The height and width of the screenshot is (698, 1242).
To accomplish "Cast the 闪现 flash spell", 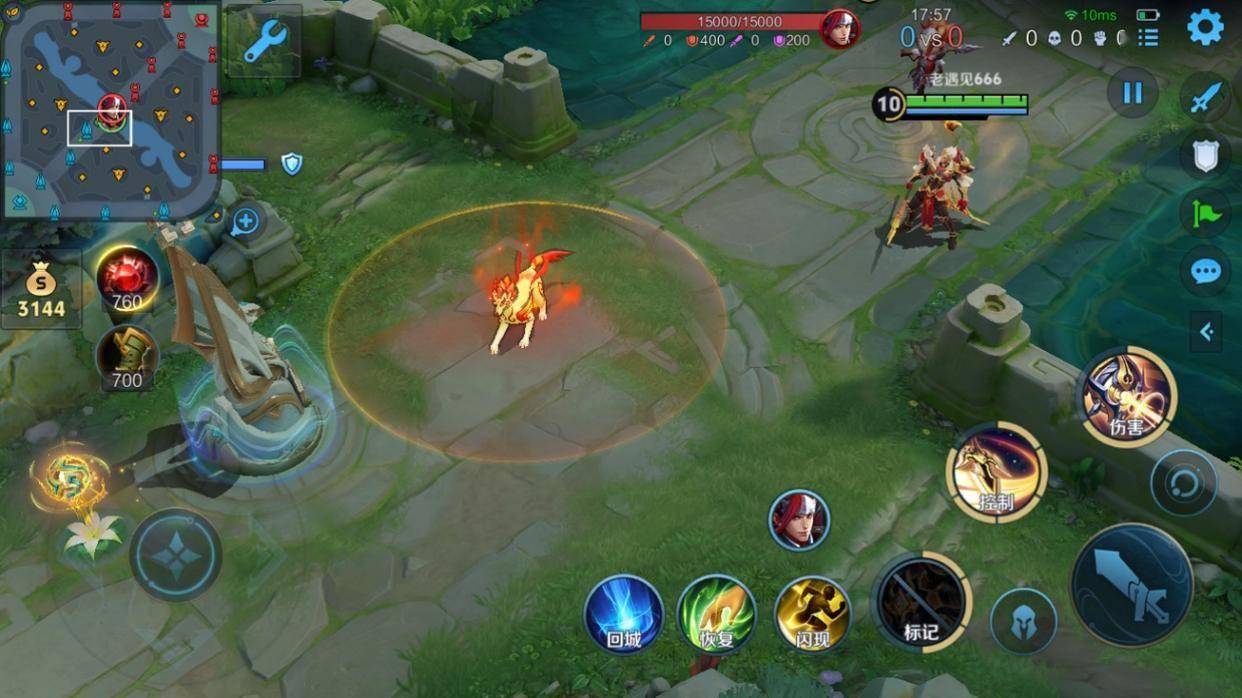I will 812,614.
